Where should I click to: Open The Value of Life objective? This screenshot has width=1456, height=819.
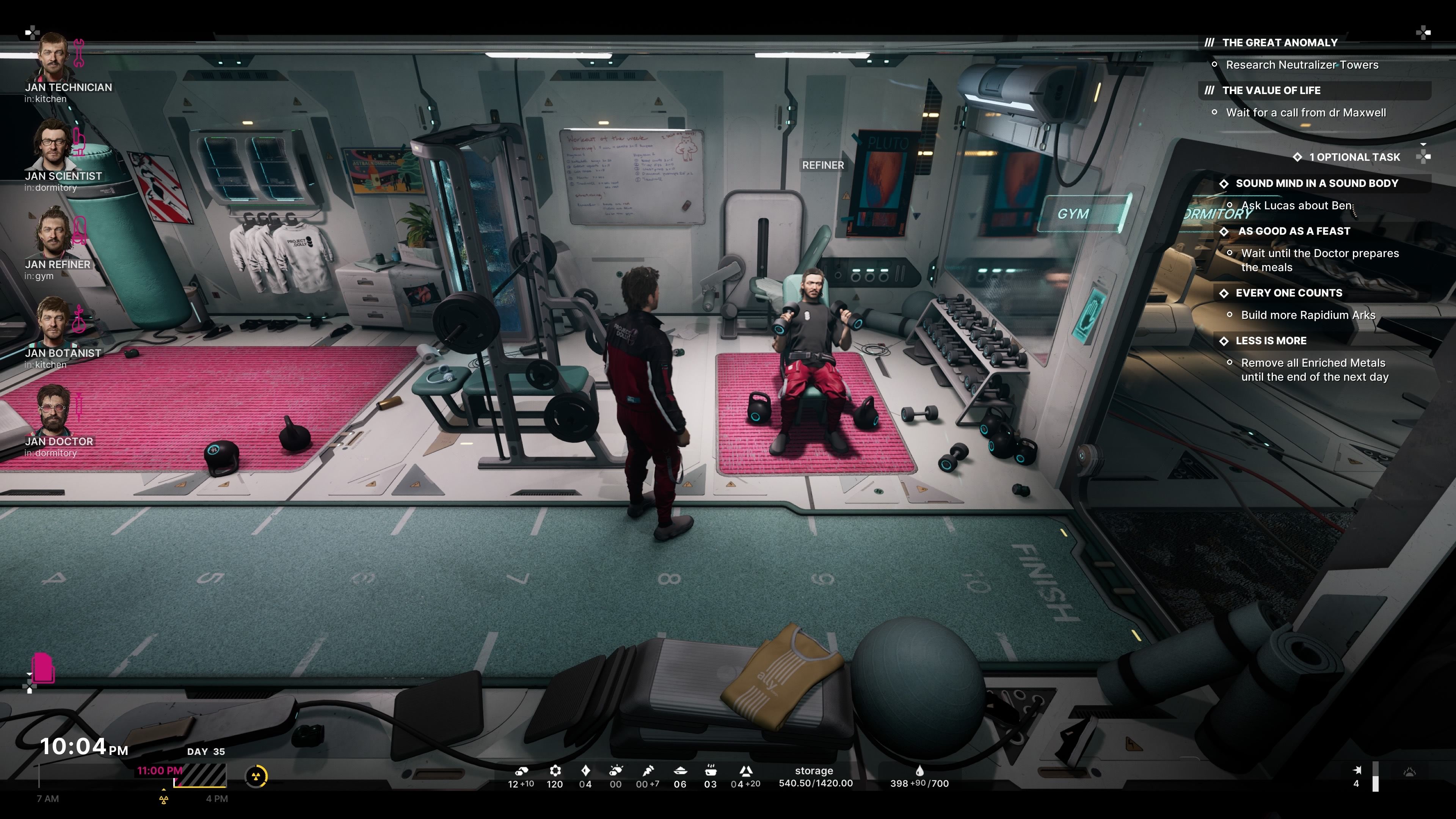coord(1271,91)
